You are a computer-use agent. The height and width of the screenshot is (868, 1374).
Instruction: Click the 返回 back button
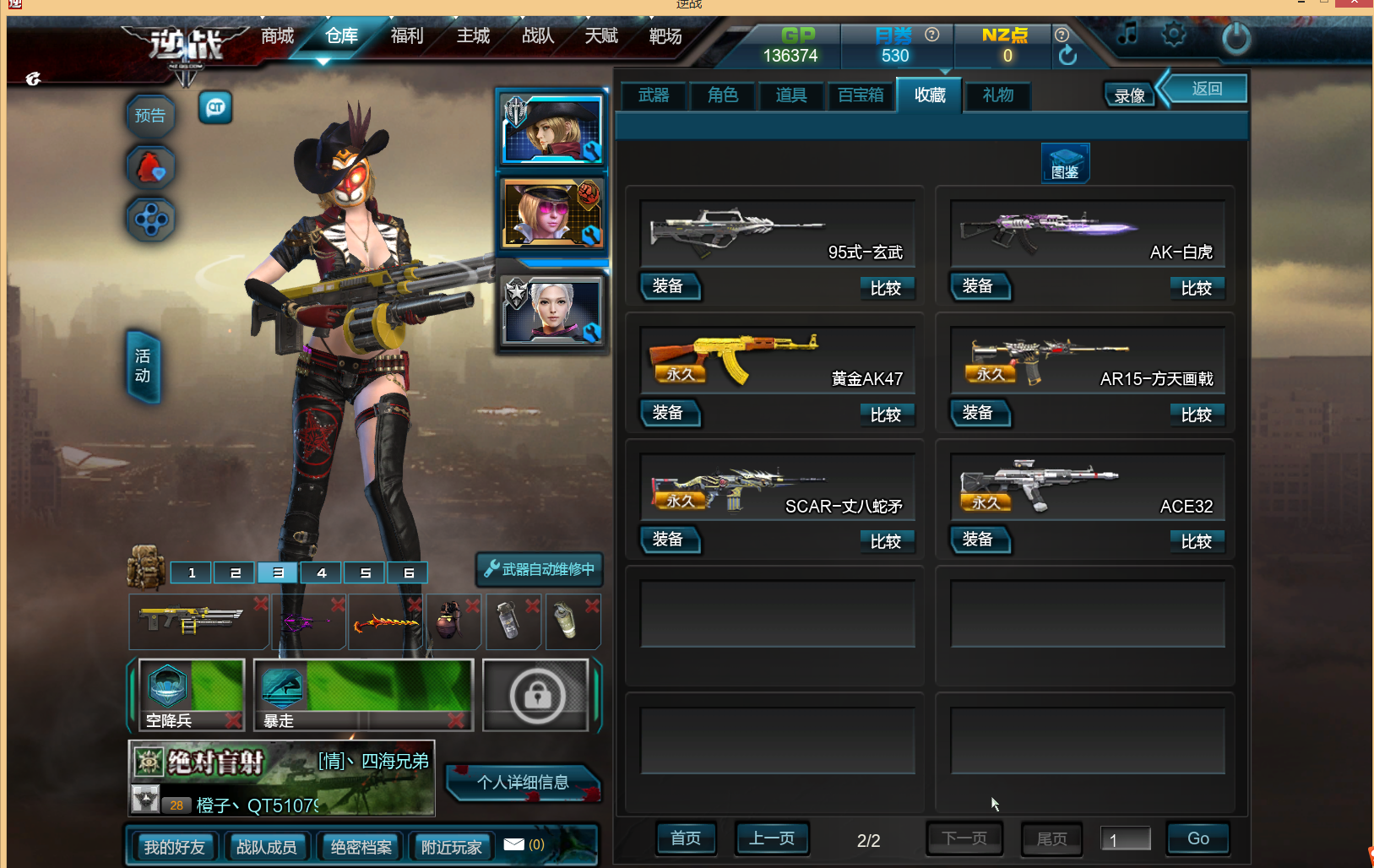coord(1206,89)
